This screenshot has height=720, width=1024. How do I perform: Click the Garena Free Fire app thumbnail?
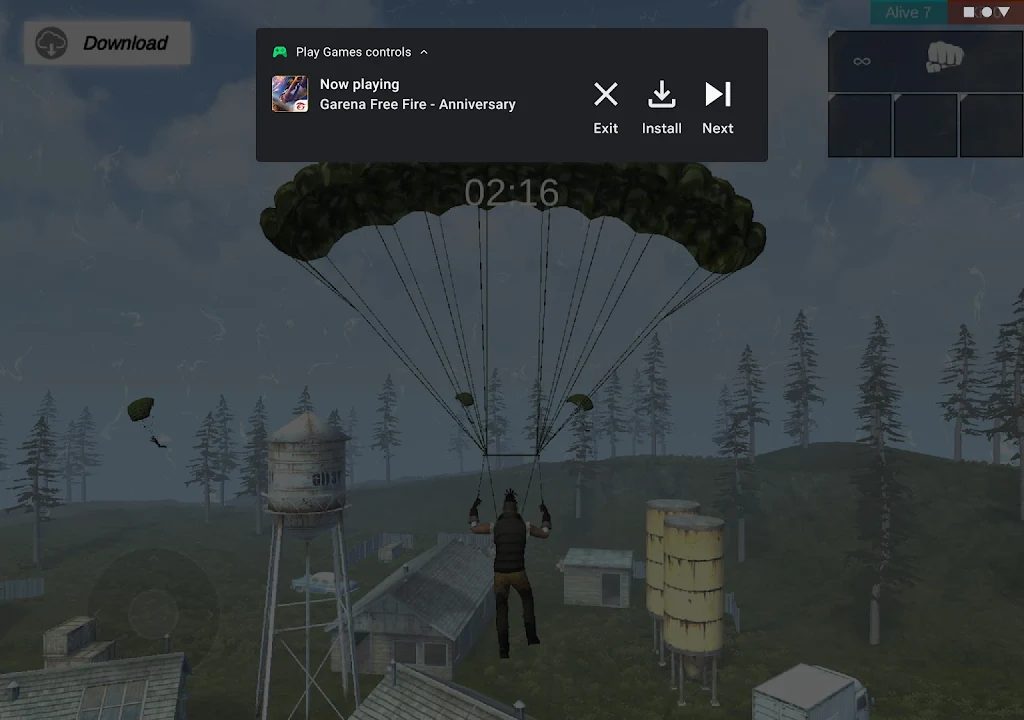[290, 94]
